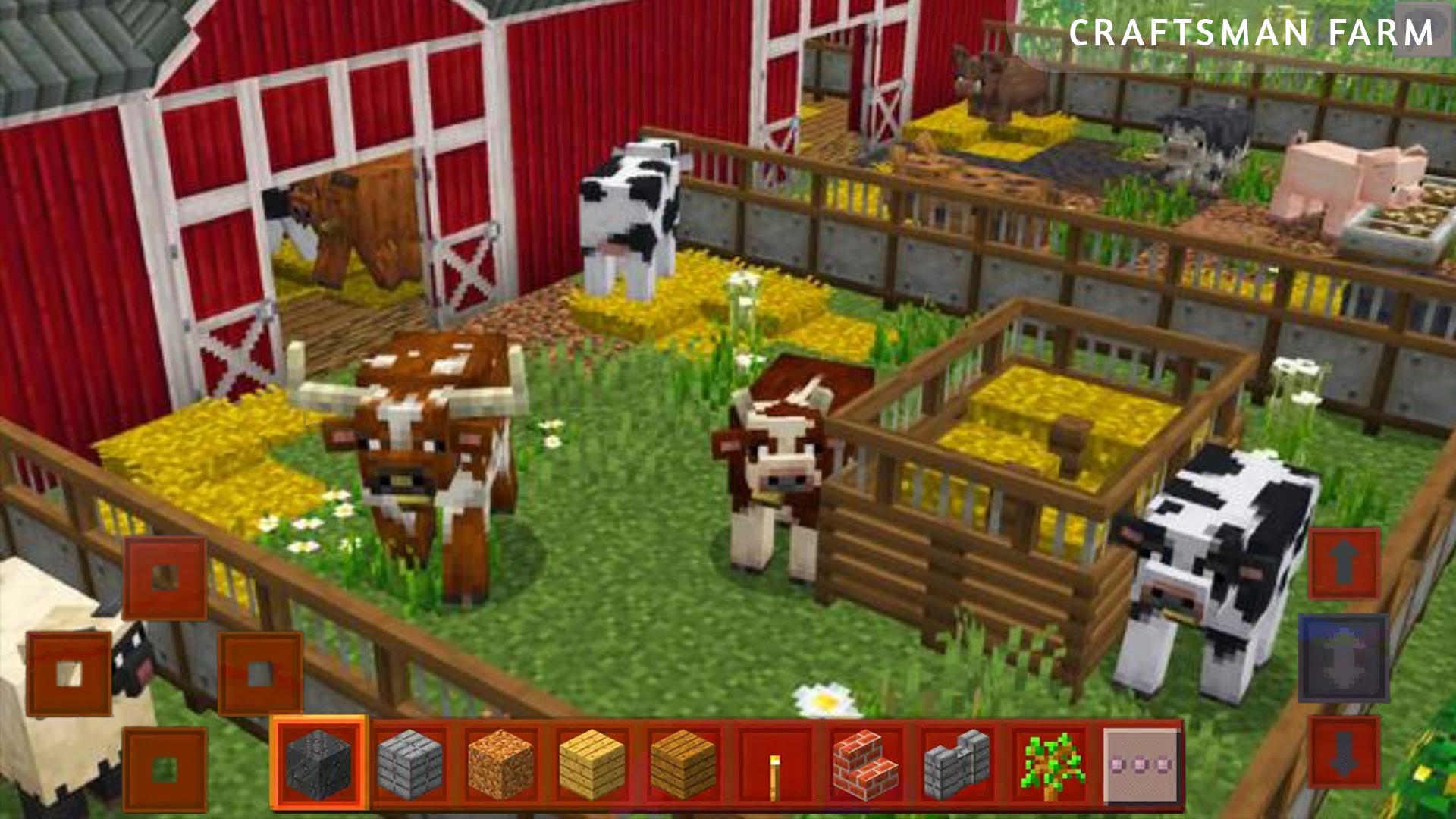Image resolution: width=1456 pixels, height=819 pixels.
Task: Select the dark coal block hotbar slot
Action: point(318,763)
